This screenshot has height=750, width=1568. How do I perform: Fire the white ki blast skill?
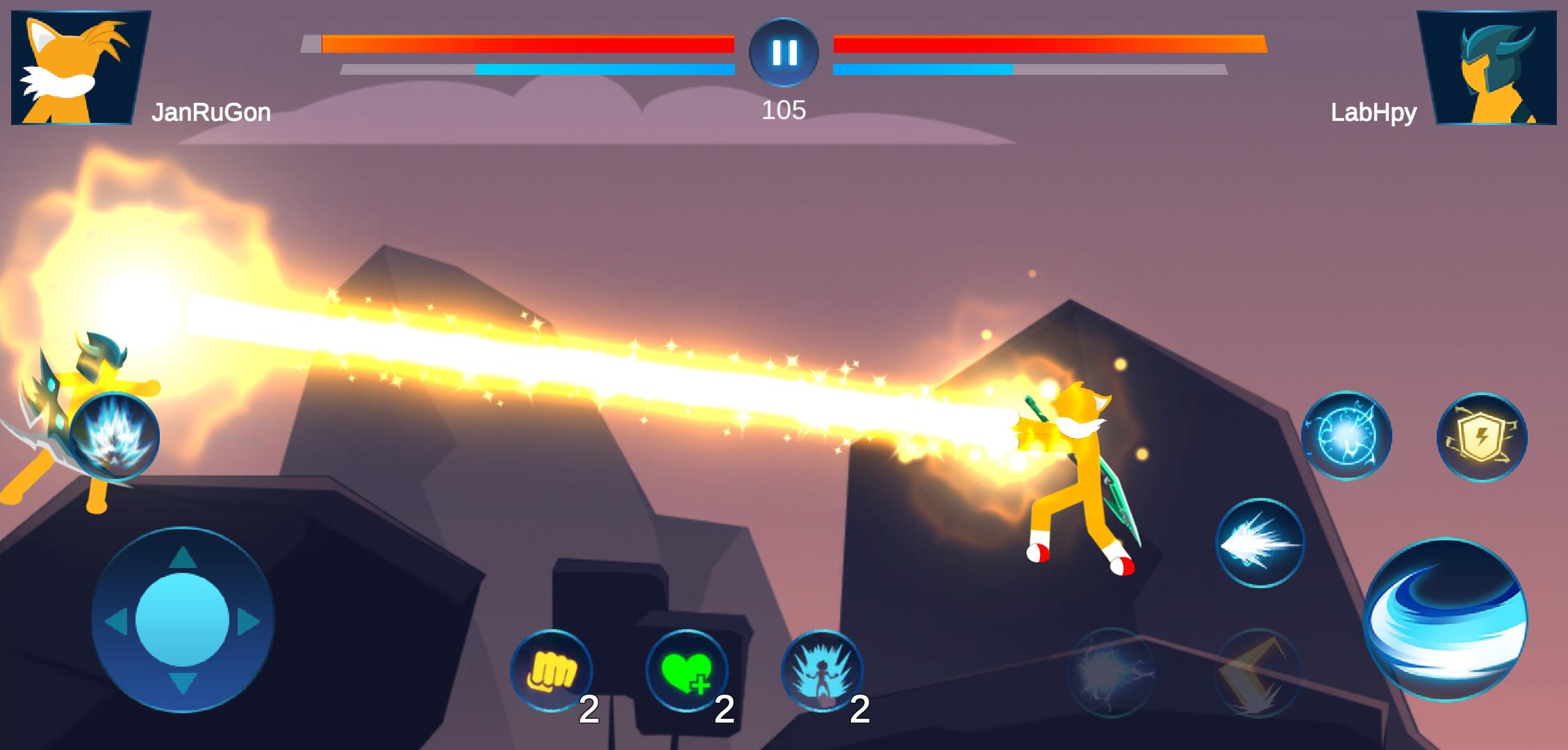pyautogui.click(x=1260, y=542)
